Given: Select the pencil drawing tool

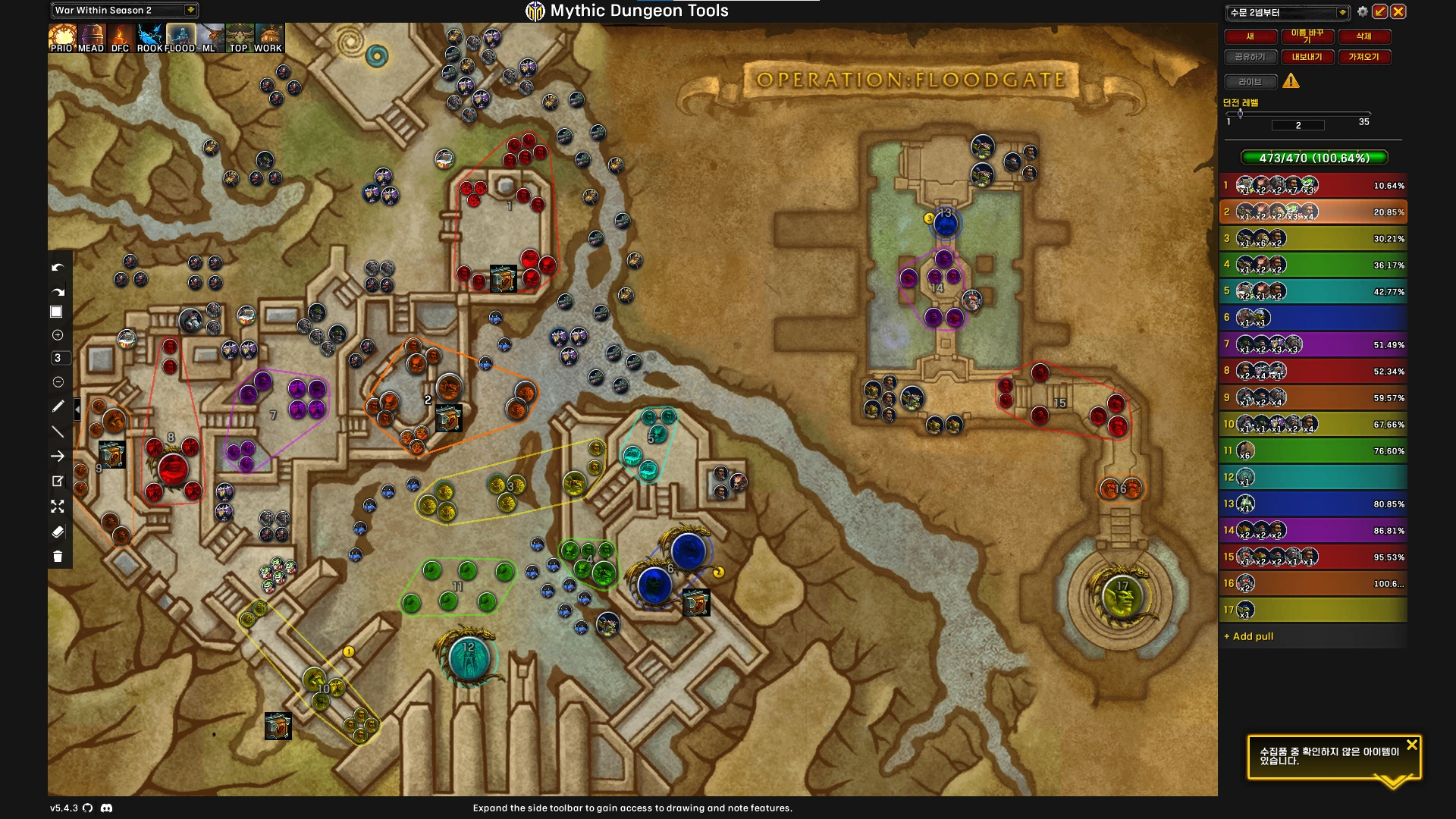Looking at the screenshot, I should point(58,406).
